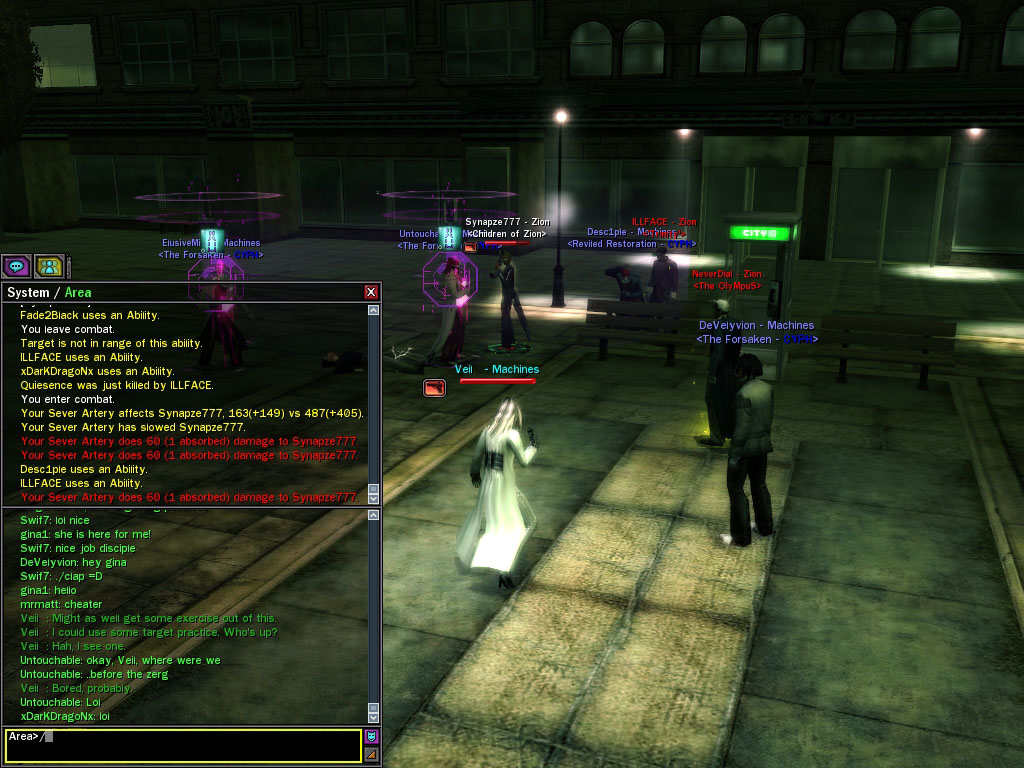Screen dimensions: 1024x768
Task: Click the area chat scroll-up arrow
Action: 374,517
